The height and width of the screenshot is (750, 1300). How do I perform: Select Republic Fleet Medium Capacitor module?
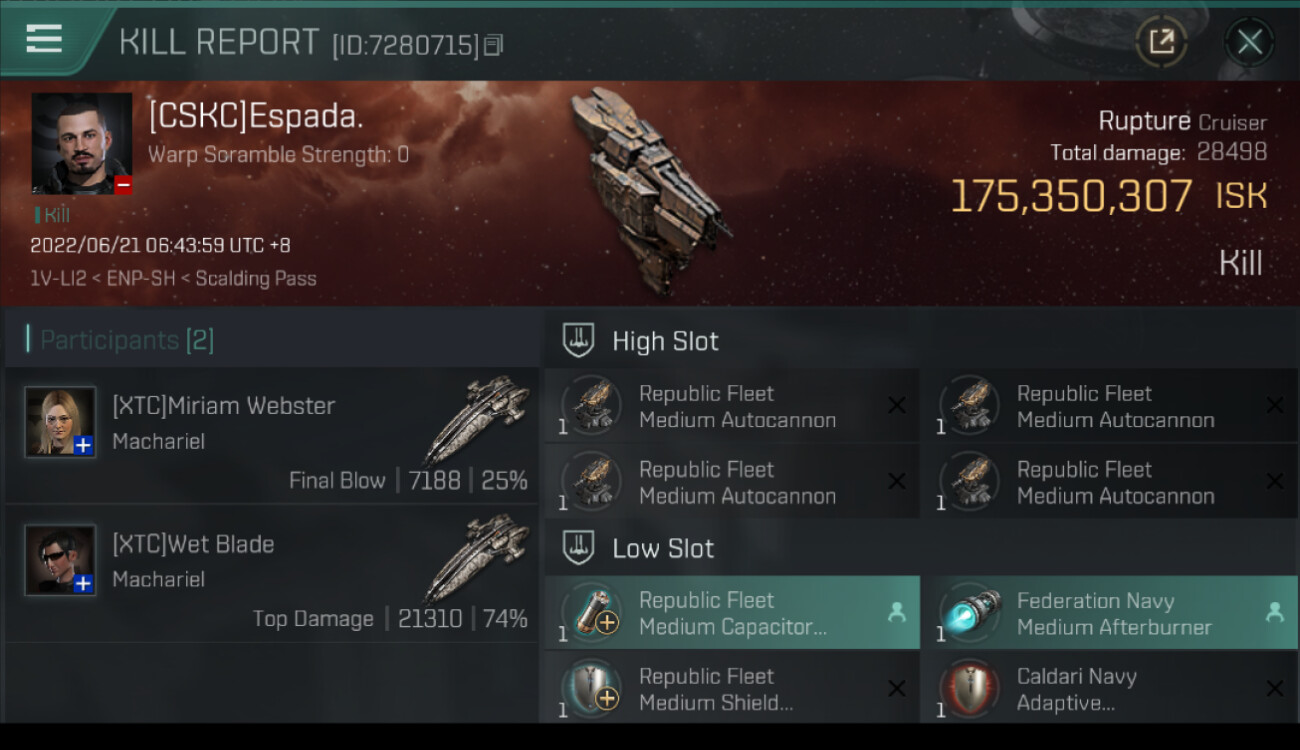[732, 613]
